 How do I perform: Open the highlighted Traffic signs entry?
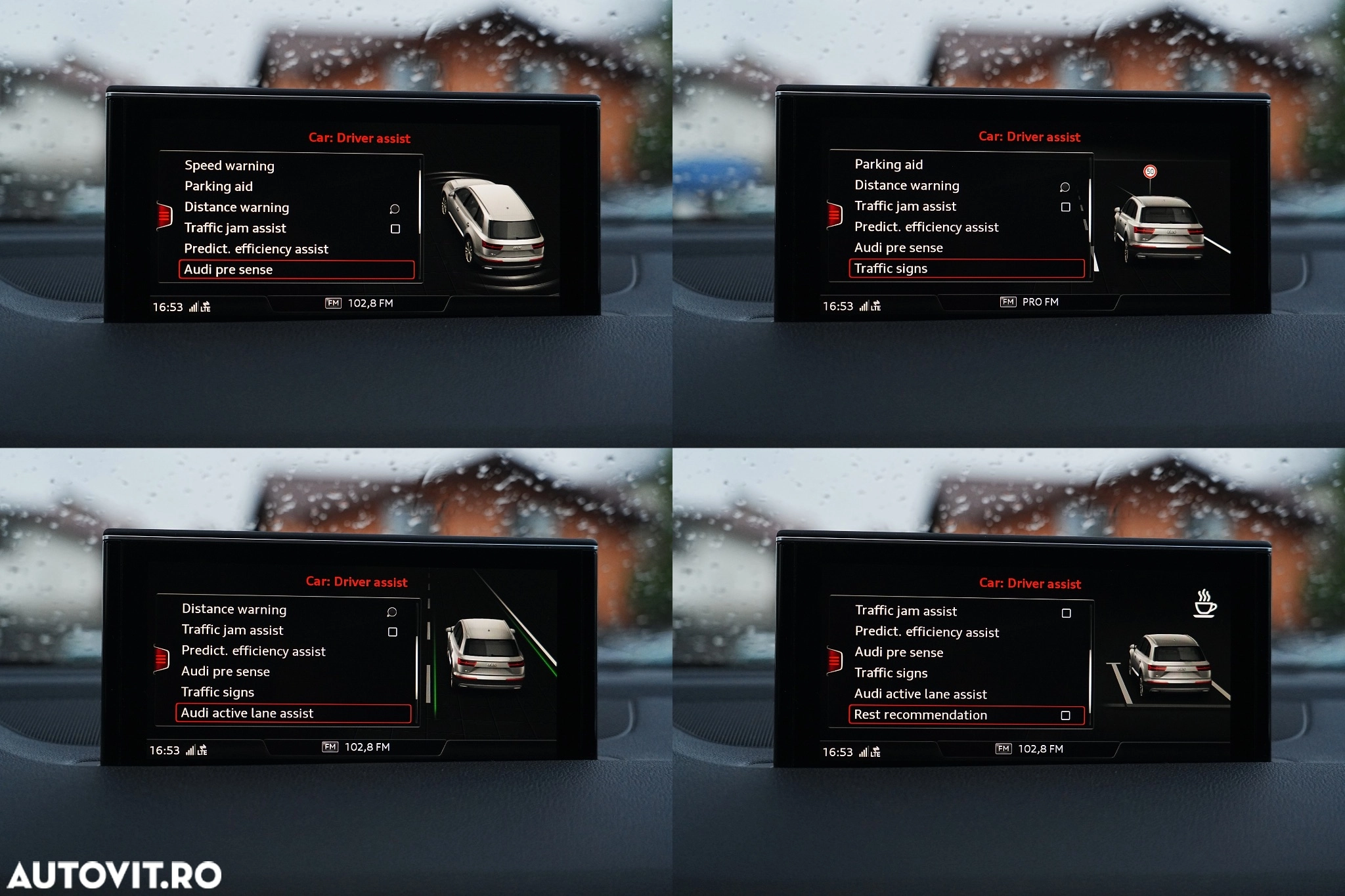[x=966, y=268]
